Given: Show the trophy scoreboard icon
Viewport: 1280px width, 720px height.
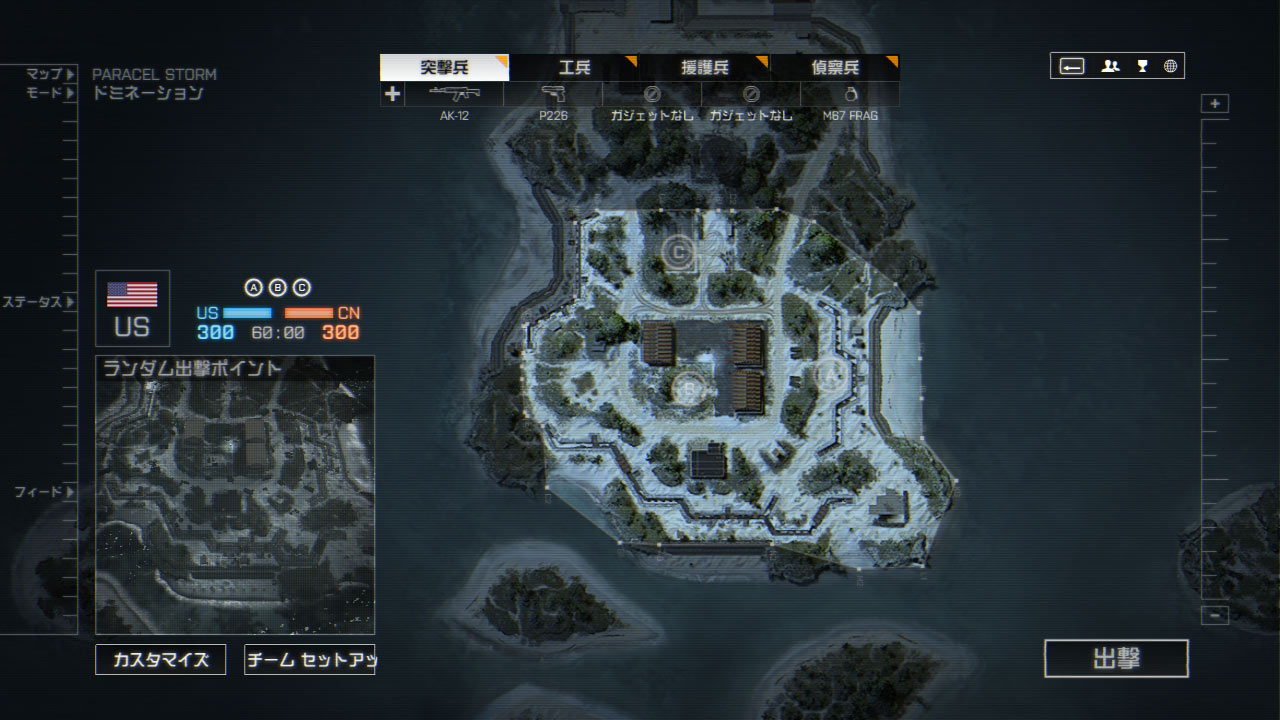Looking at the screenshot, I should [1142, 66].
